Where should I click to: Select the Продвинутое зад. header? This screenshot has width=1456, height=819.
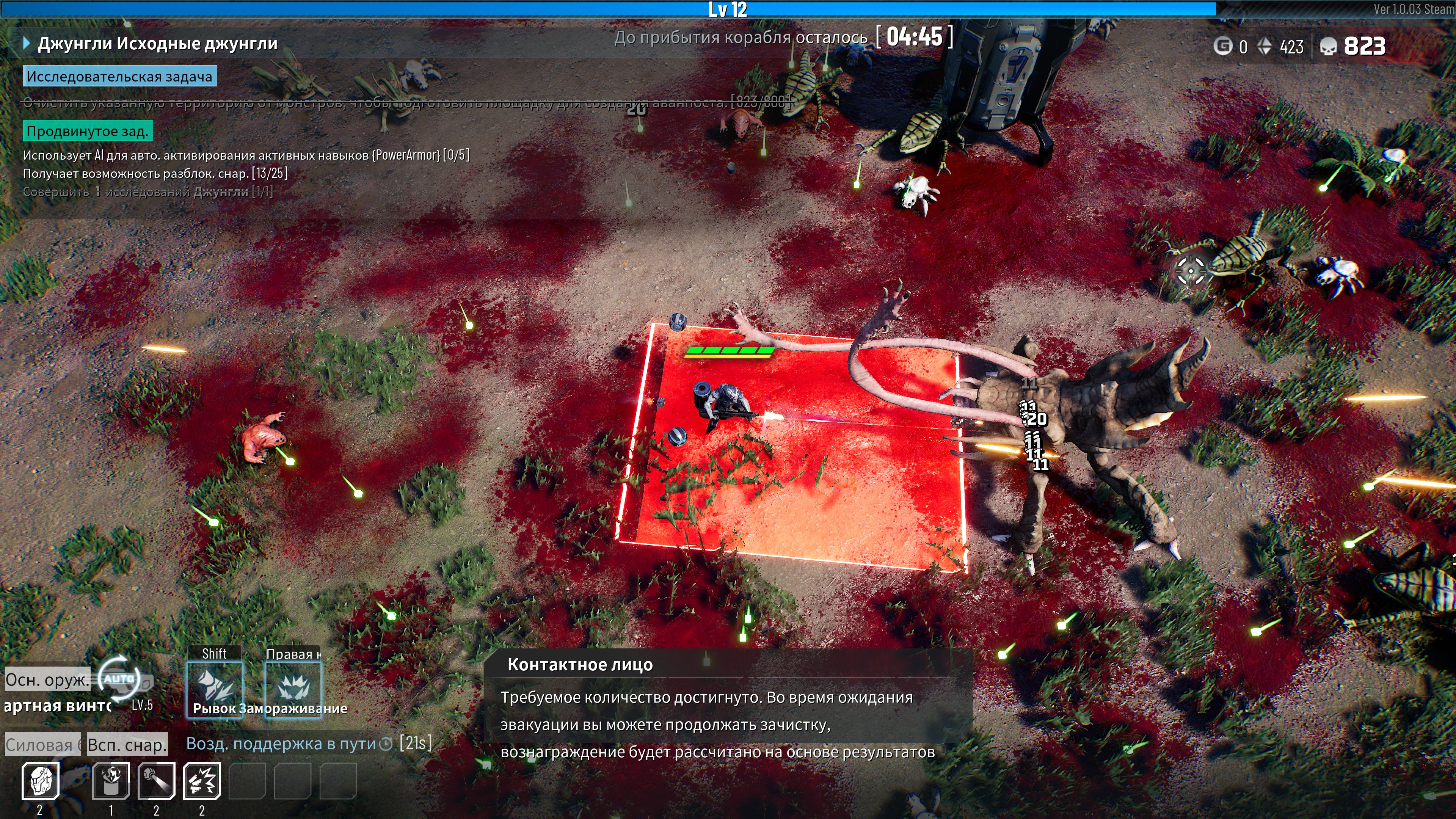(87, 131)
